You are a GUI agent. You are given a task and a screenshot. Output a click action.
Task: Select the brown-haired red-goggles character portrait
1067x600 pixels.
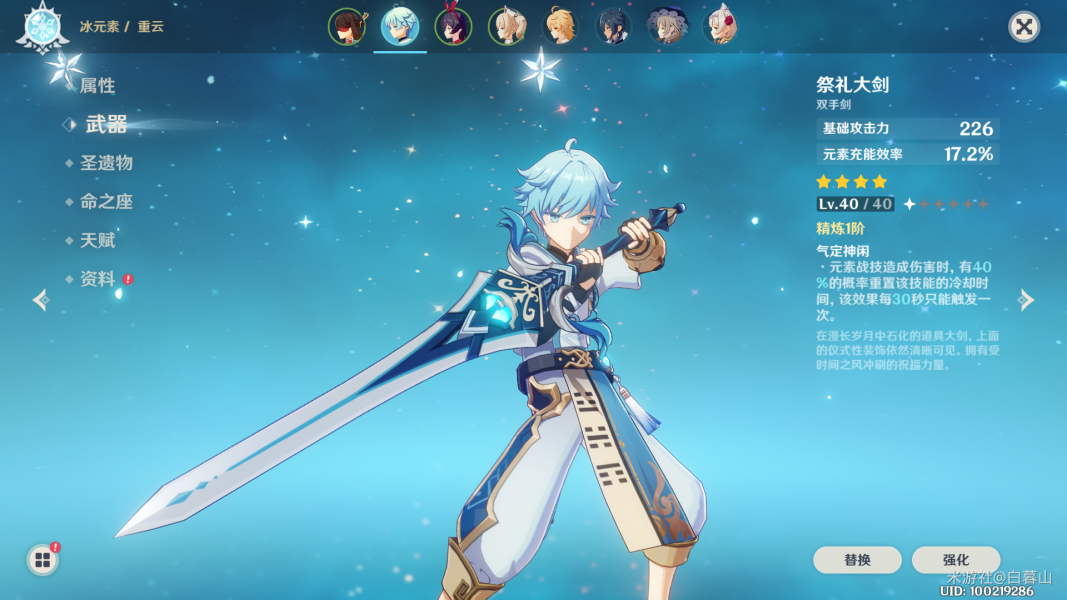[x=346, y=27]
